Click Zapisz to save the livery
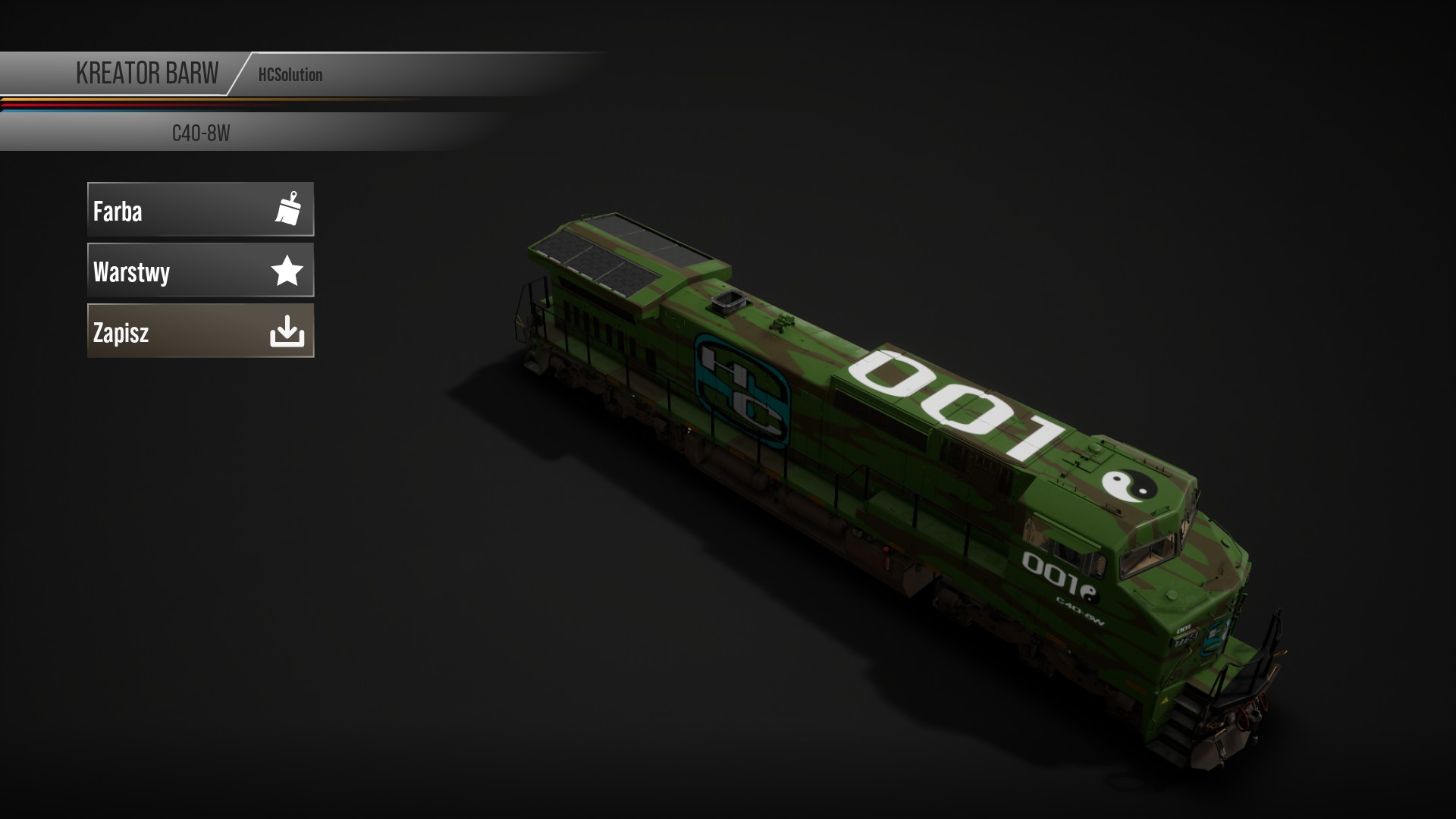 200,331
